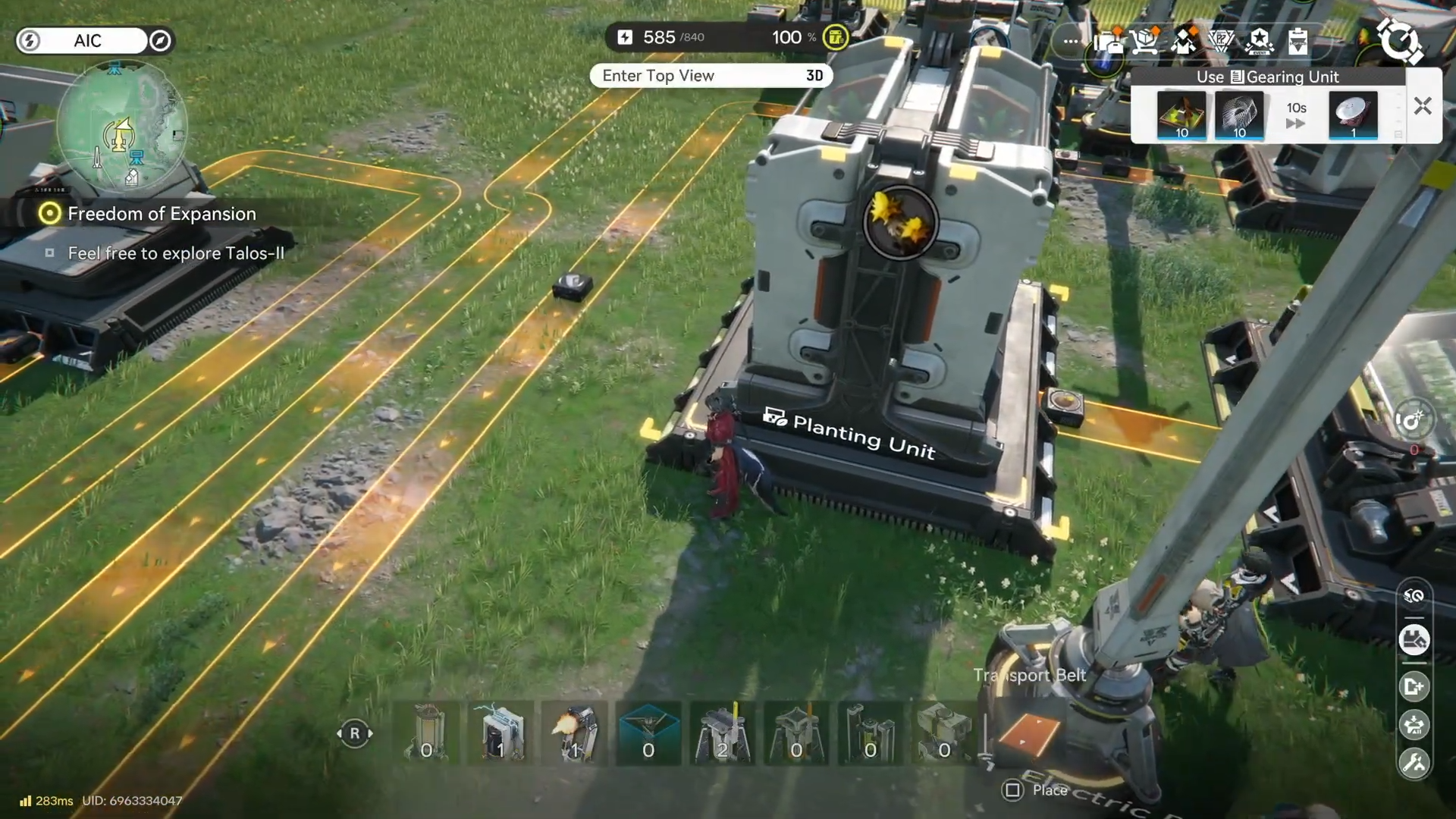Select the mesh material input slot

[x=1239, y=116]
